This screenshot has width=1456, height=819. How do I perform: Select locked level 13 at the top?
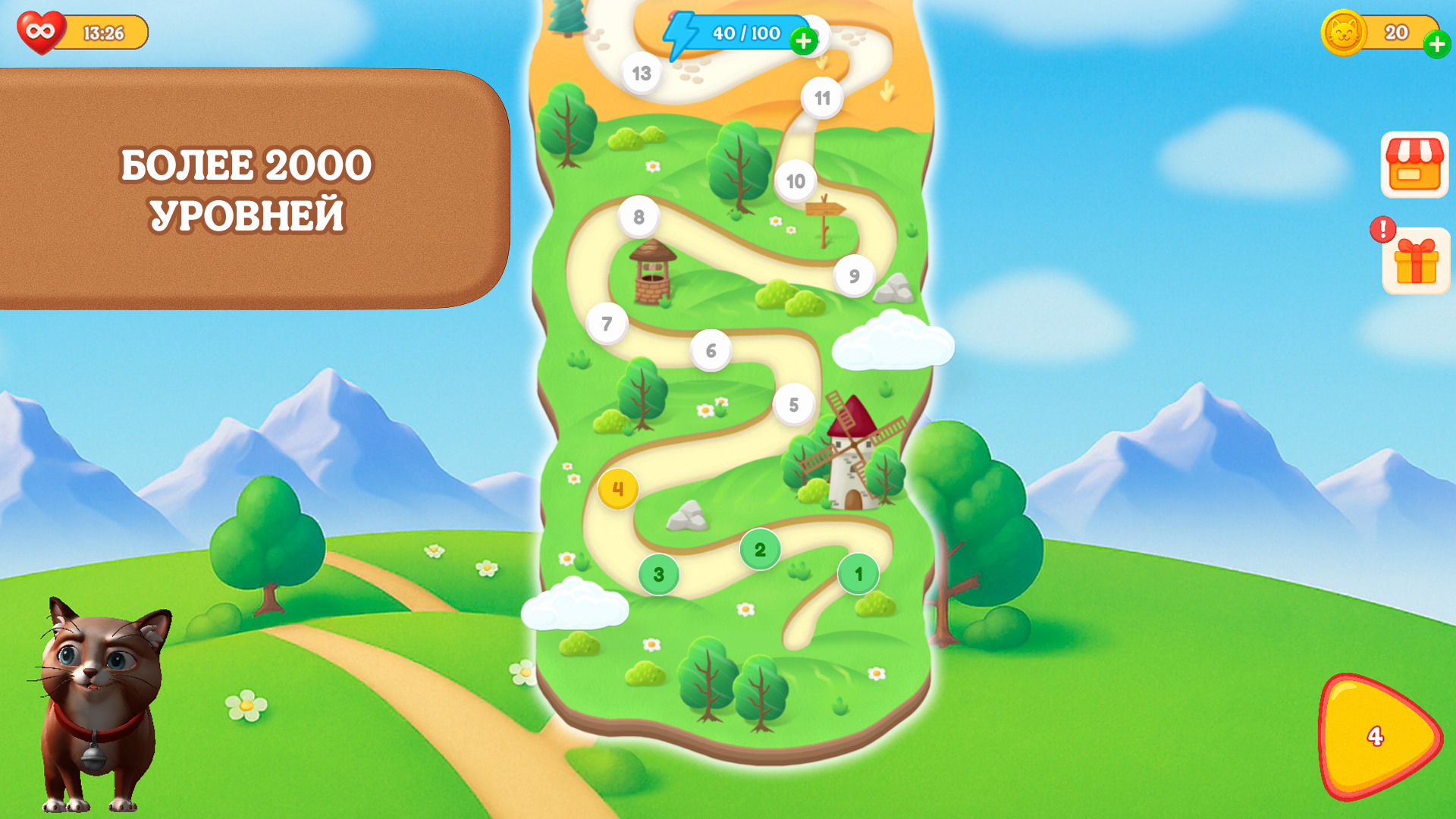pos(641,74)
